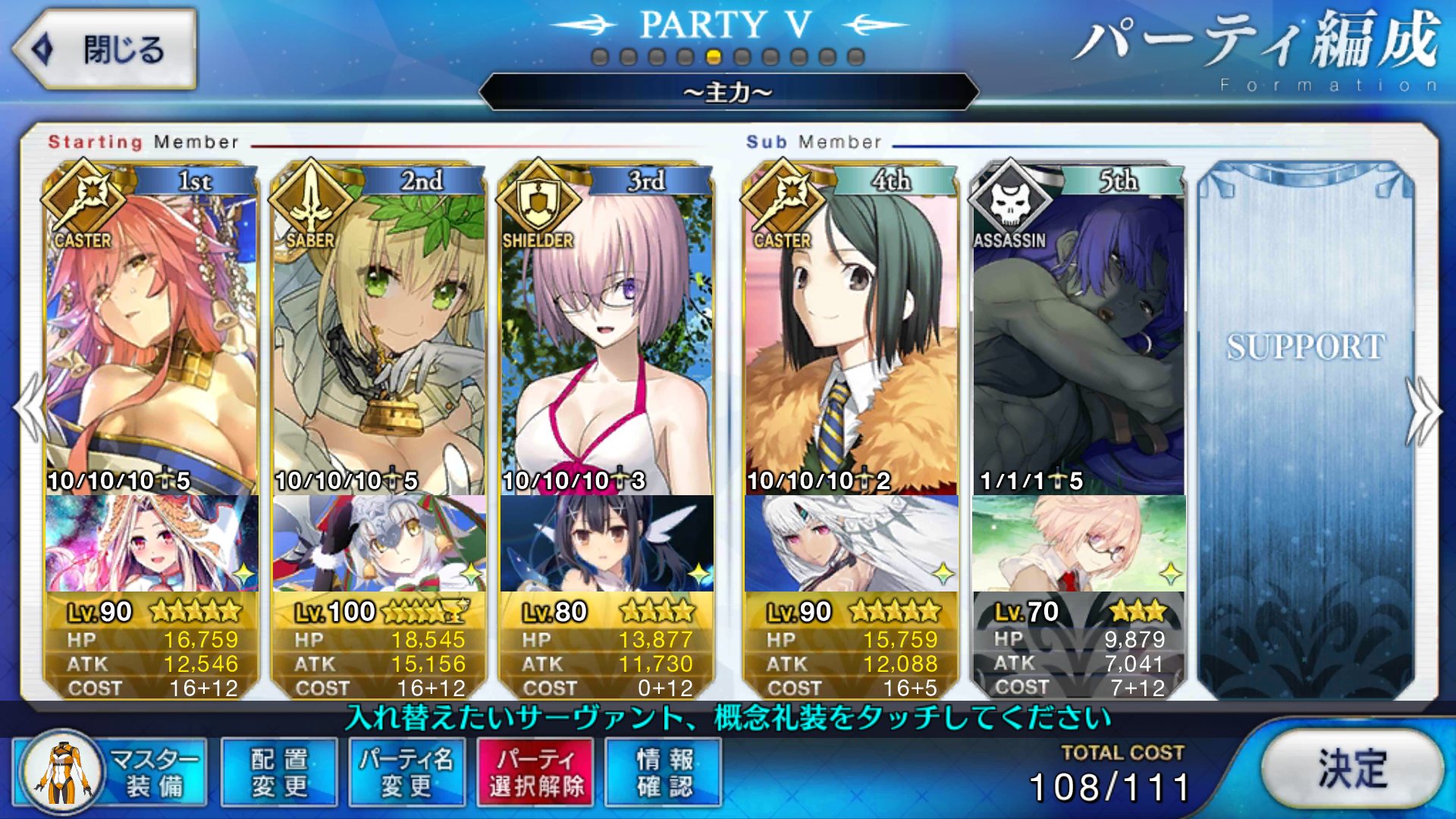Confirm the party with 決定
The height and width of the screenshot is (819, 1456).
pyautogui.click(x=1353, y=769)
